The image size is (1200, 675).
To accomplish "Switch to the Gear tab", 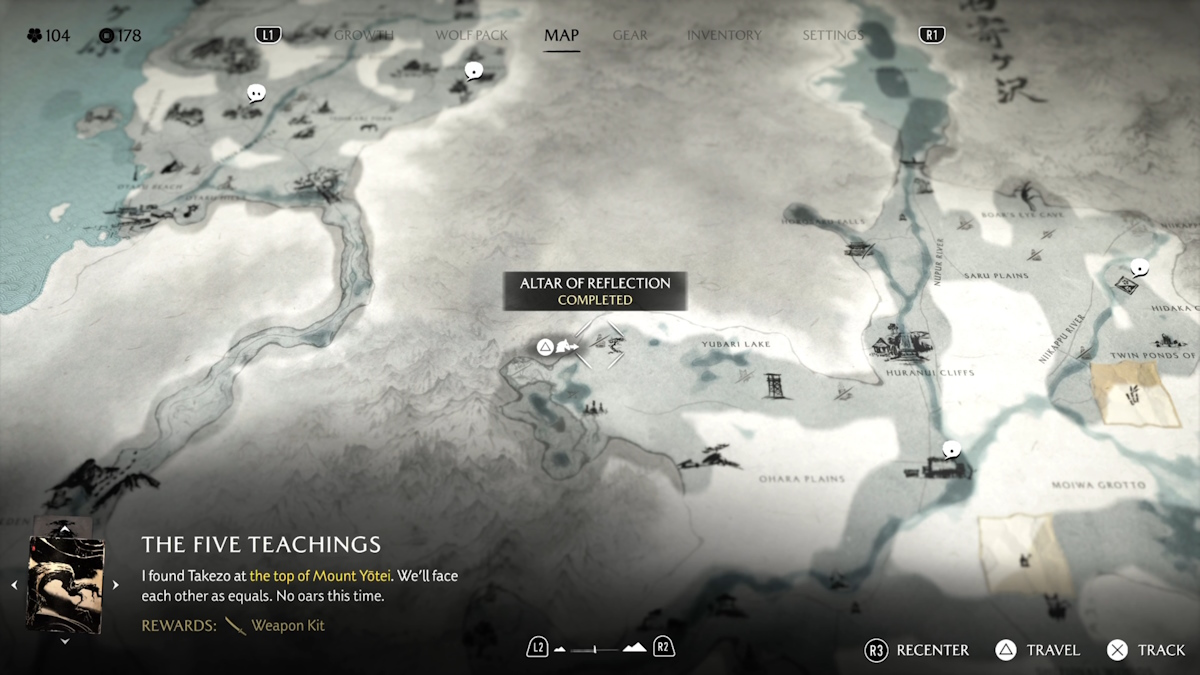I will (x=630, y=35).
